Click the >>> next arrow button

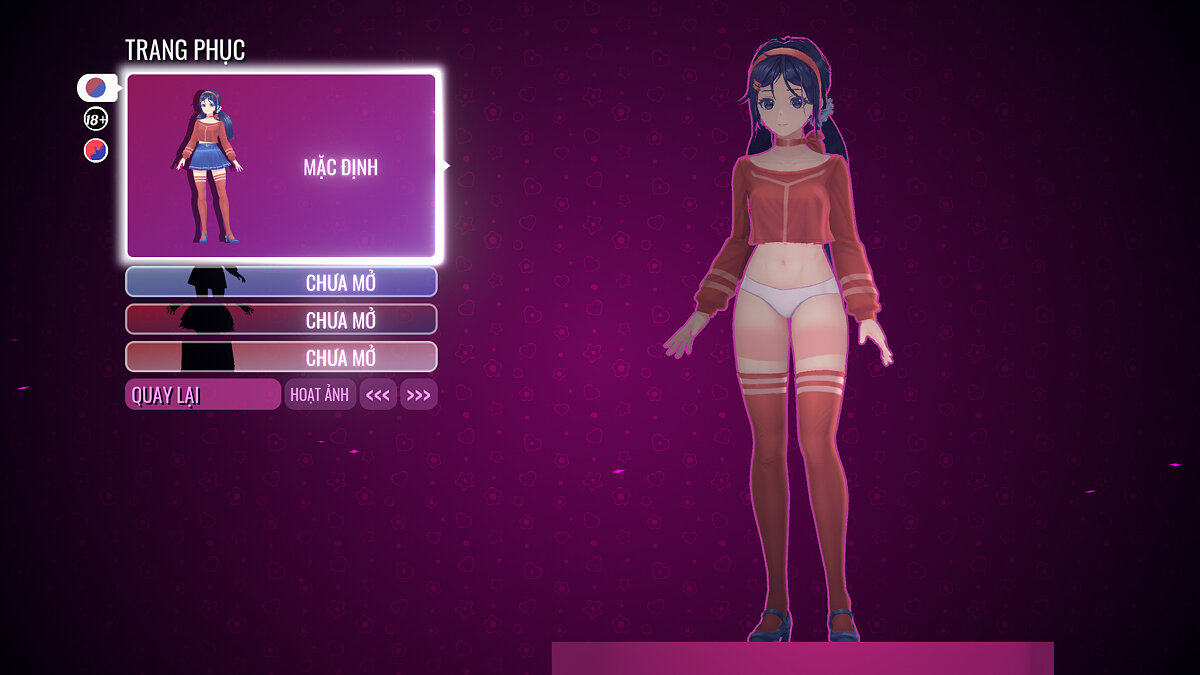(419, 395)
